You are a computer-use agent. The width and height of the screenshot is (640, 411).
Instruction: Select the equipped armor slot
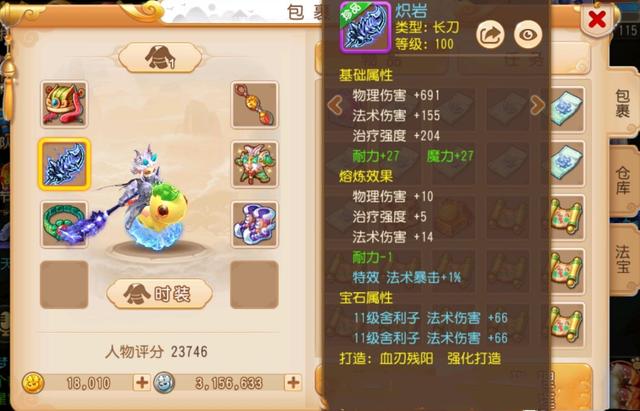tap(254, 164)
